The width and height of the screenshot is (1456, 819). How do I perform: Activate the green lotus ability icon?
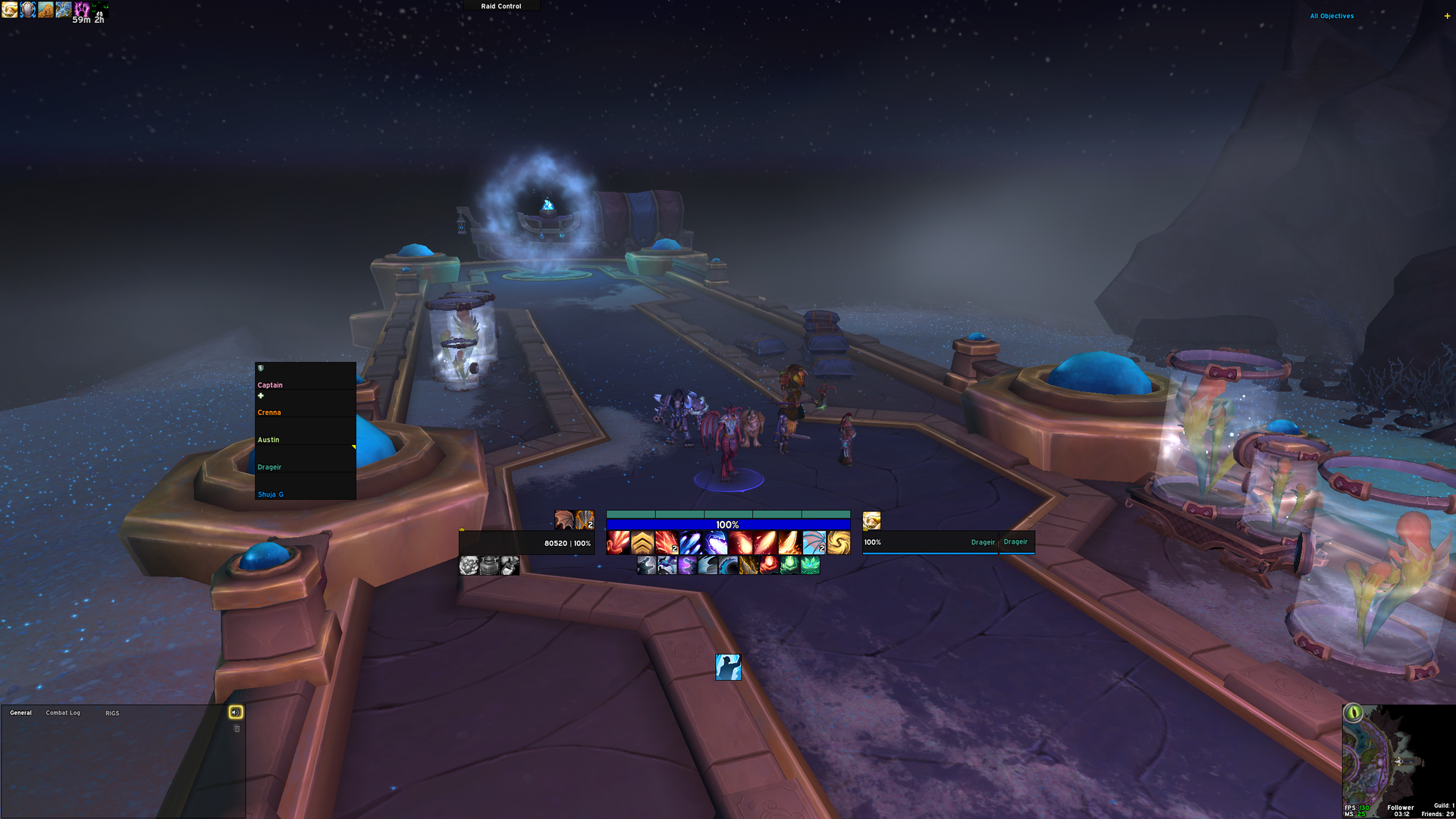(x=810, y=566)
